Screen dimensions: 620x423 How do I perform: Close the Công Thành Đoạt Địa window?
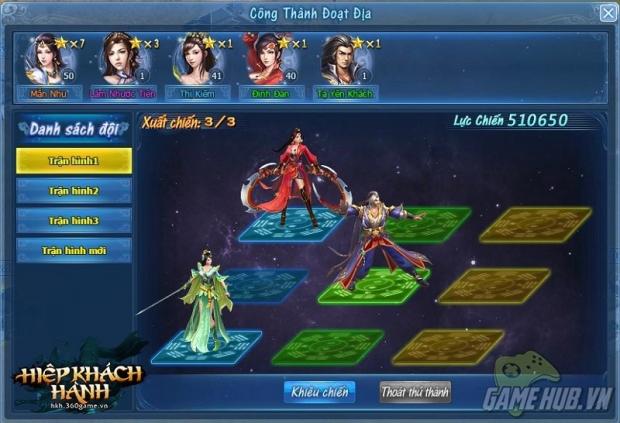click(607, 13)
